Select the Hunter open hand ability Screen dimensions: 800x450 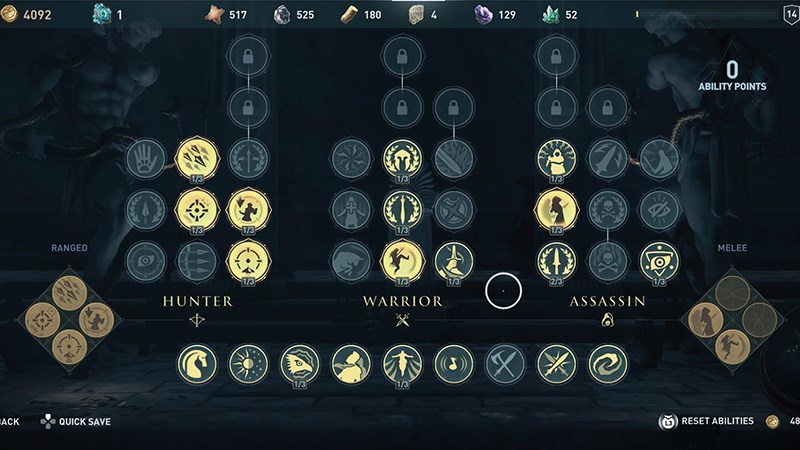tap(146, 158)
